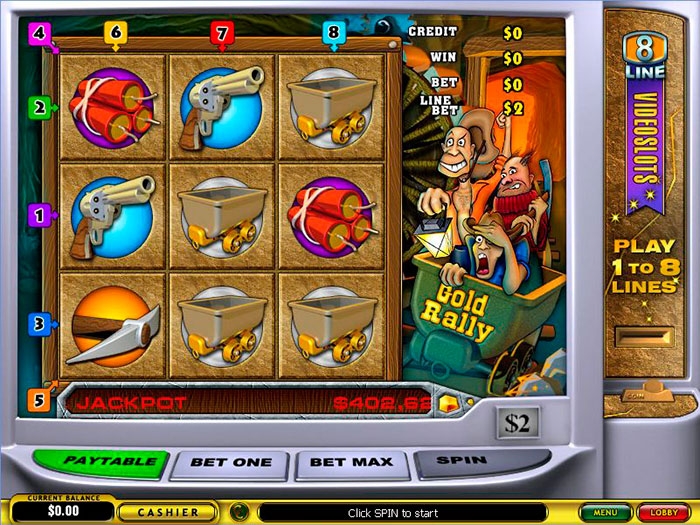Open the PAYTABLE screen
The image size is (700, 525).
pos(101,463)
